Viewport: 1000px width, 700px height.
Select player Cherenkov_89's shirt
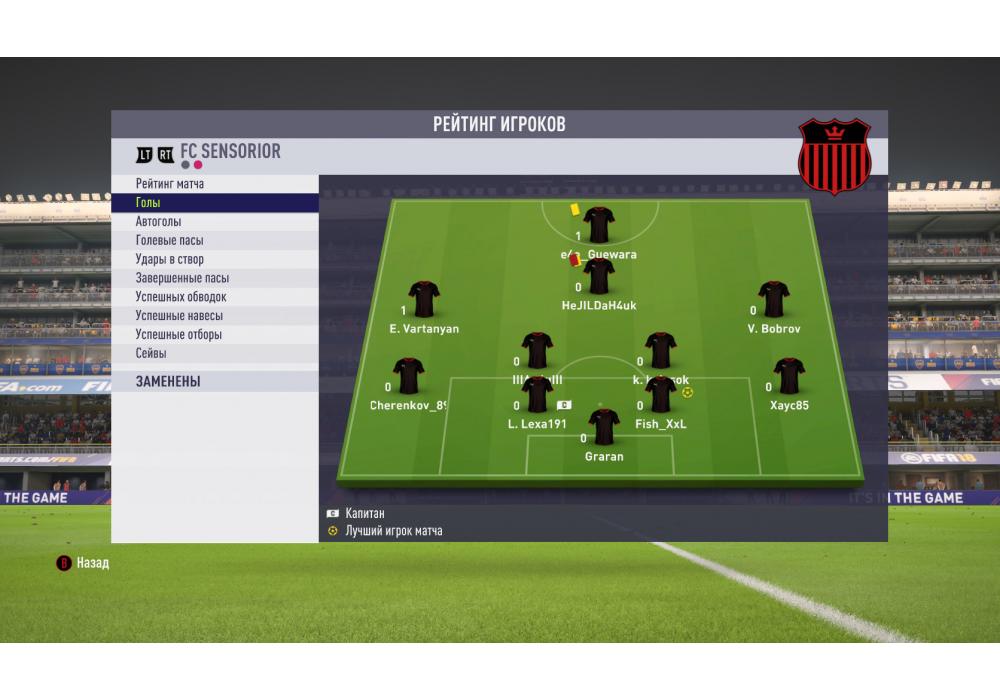click(x=408, y=377)
